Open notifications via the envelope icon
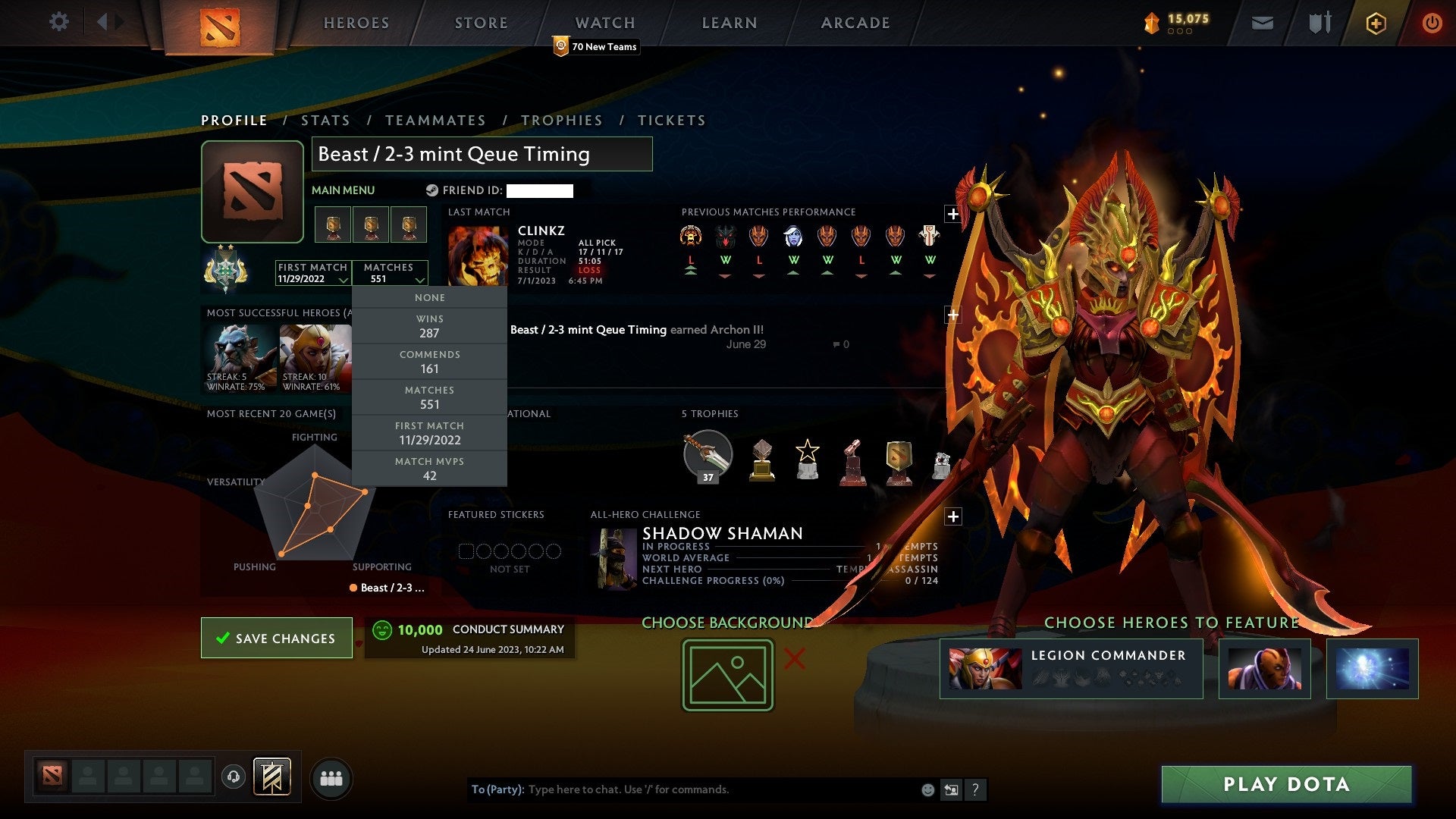The width and height of the screenshot is (1456, 819). click(1263, 23)
